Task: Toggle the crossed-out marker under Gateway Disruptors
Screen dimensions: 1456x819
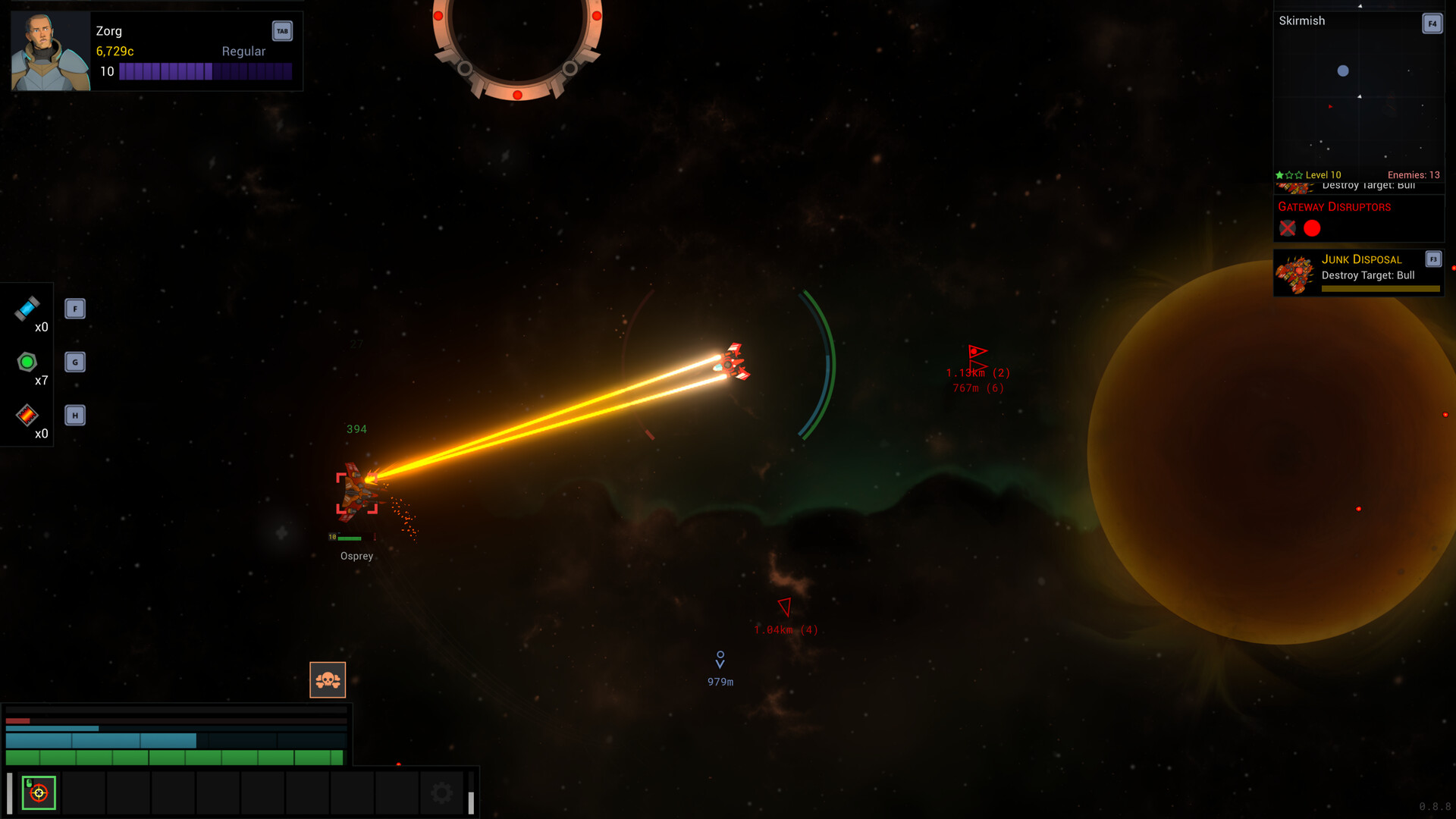Action: pyautogui.click(x=1287, y=228)
